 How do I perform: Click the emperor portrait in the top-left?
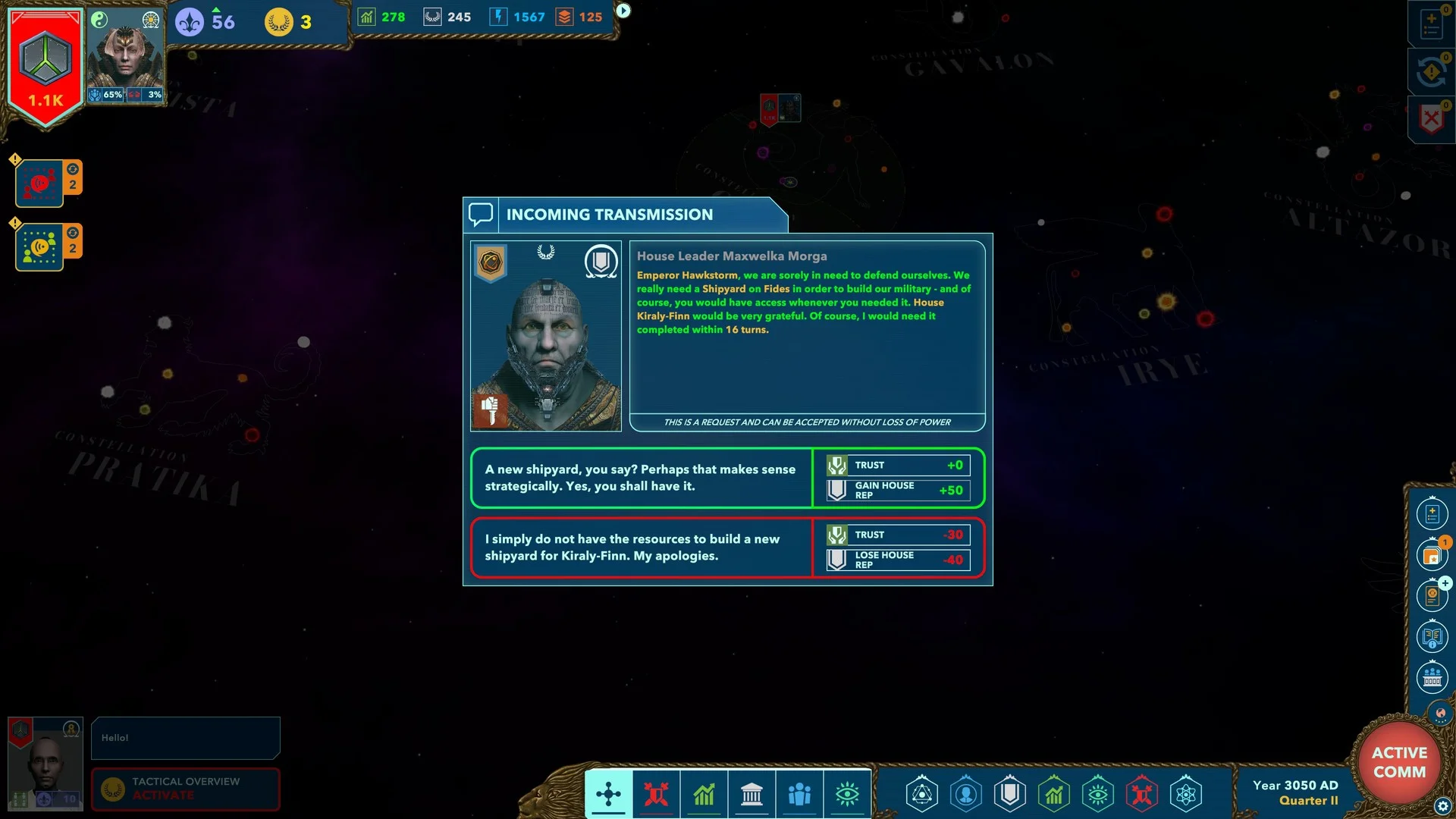[x=125, y=57]
